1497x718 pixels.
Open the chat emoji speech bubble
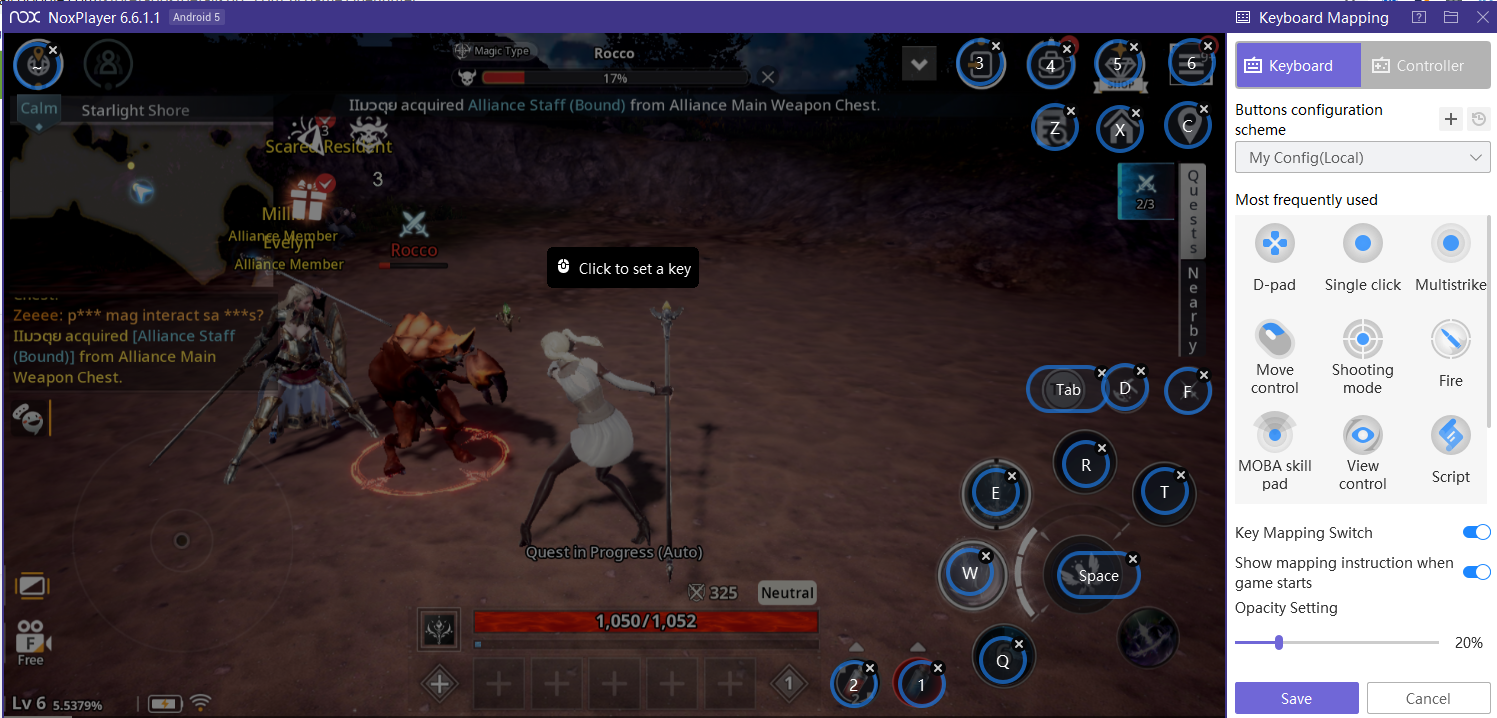28,419
